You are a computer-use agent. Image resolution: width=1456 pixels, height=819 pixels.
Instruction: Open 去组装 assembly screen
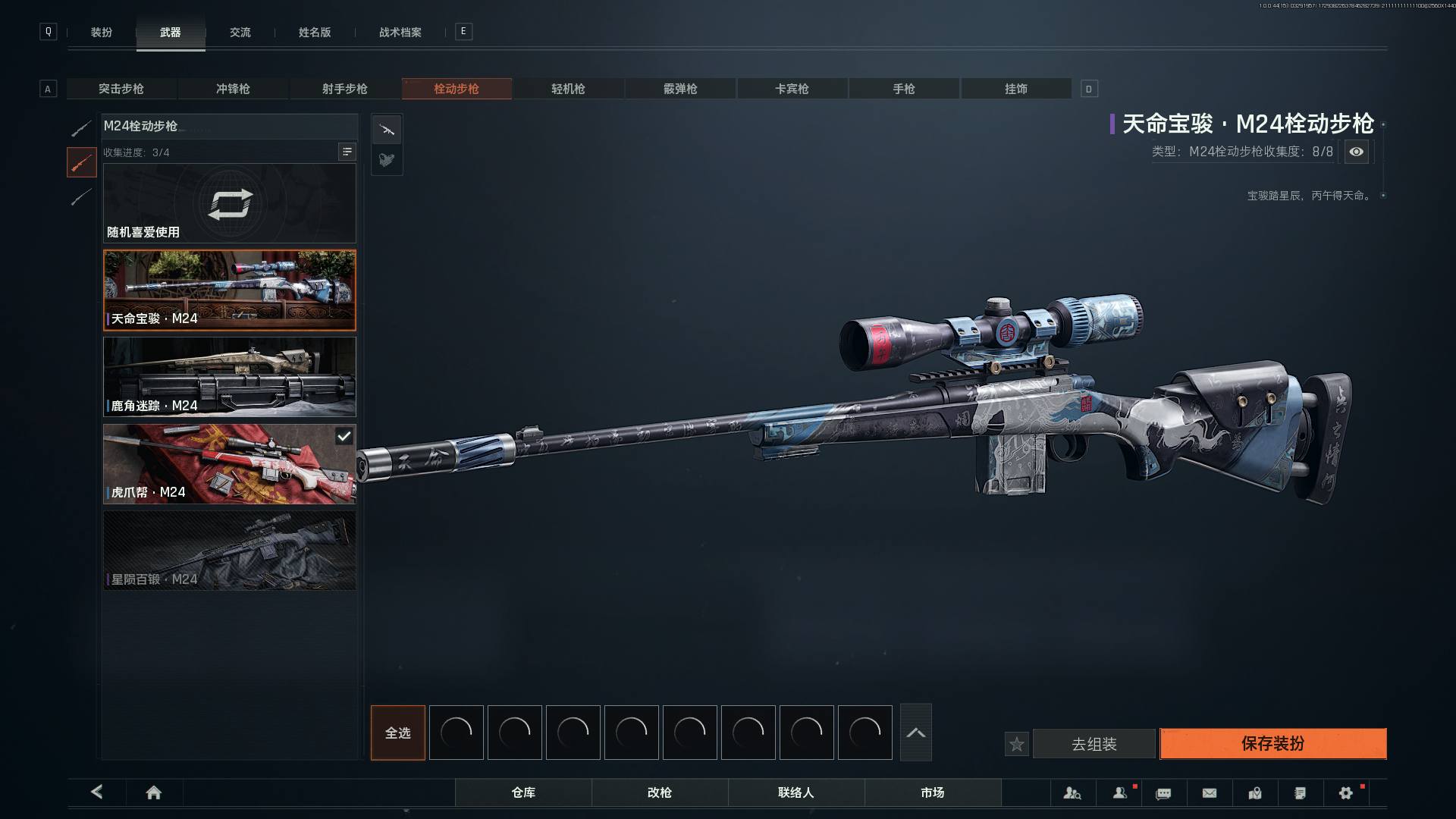[1094, 744]
